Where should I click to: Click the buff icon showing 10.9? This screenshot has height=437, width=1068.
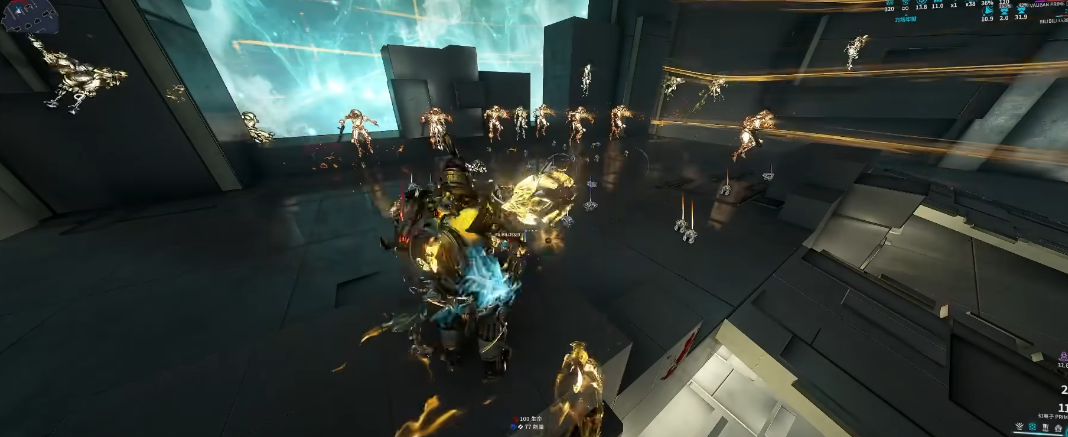click(x=987, y=11)
